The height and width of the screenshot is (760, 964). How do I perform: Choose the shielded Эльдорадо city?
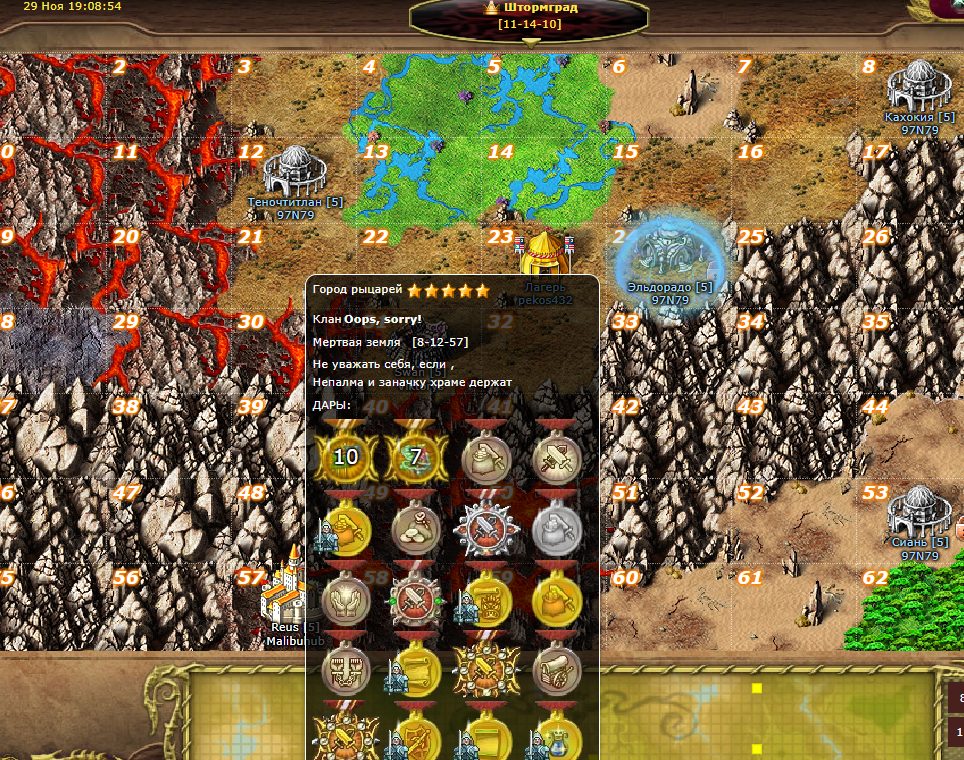coord(668,257)
